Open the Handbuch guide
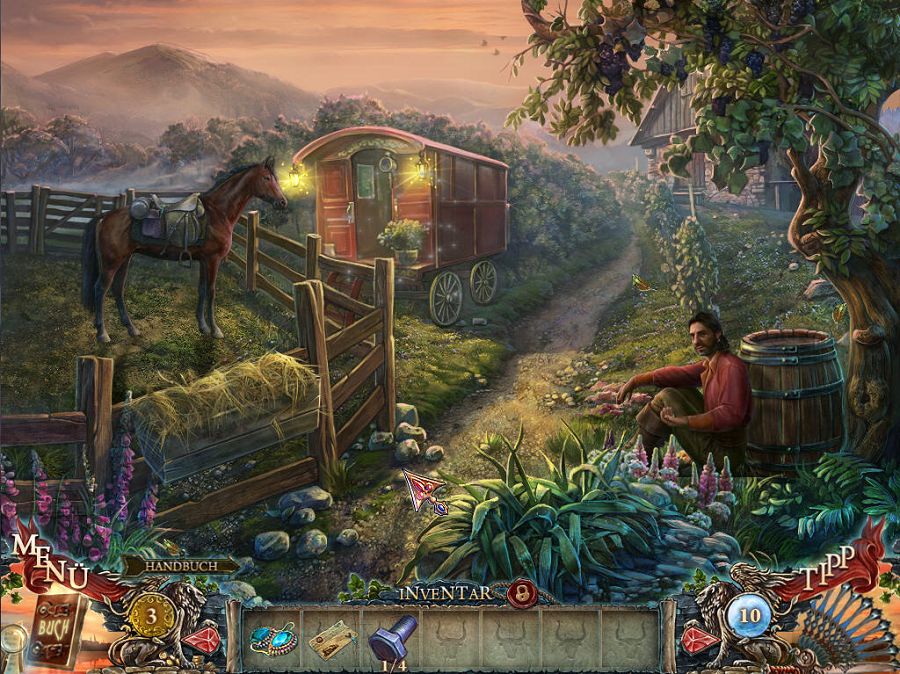This screenshot has width=900, height=674. click(180, 566)
